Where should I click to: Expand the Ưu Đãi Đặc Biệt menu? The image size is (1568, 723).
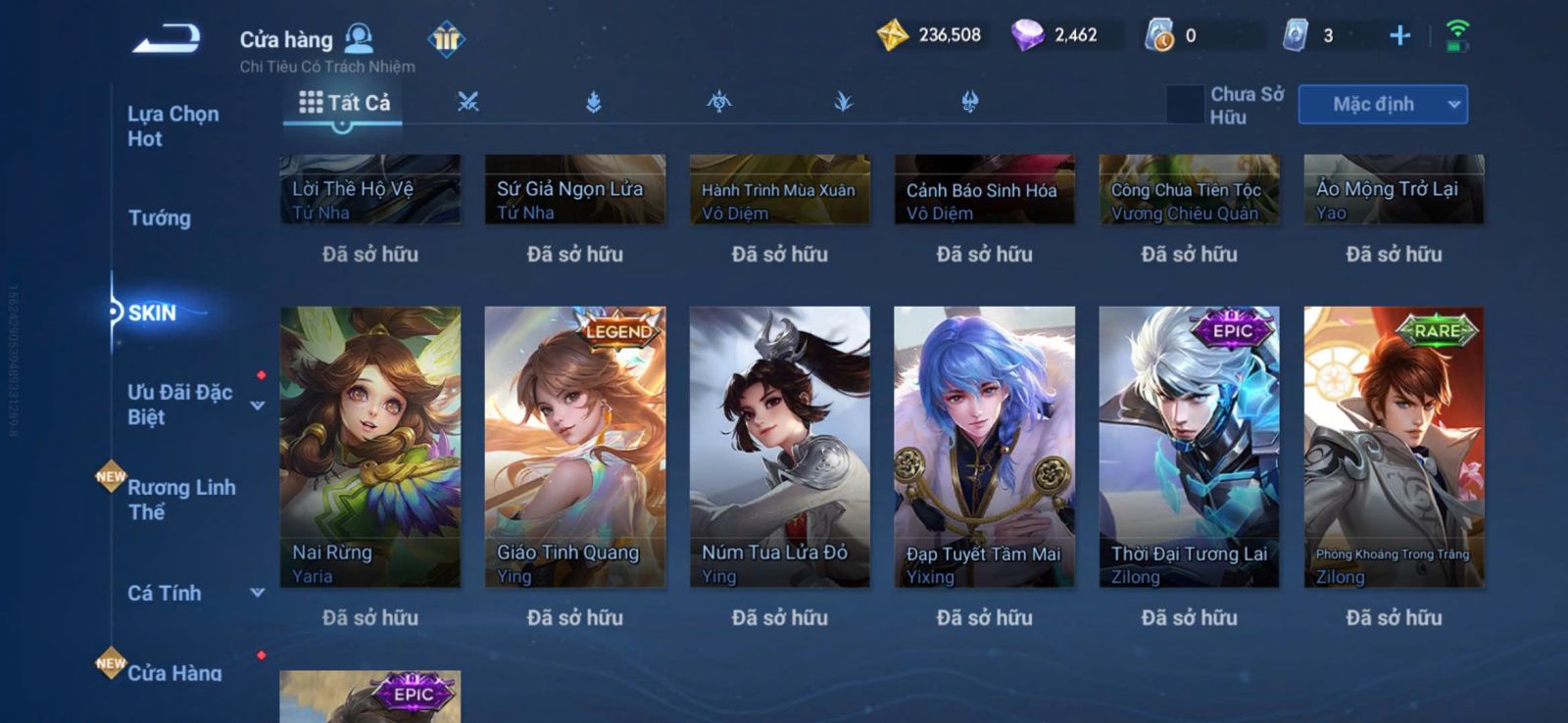click(x=257, y=406)
